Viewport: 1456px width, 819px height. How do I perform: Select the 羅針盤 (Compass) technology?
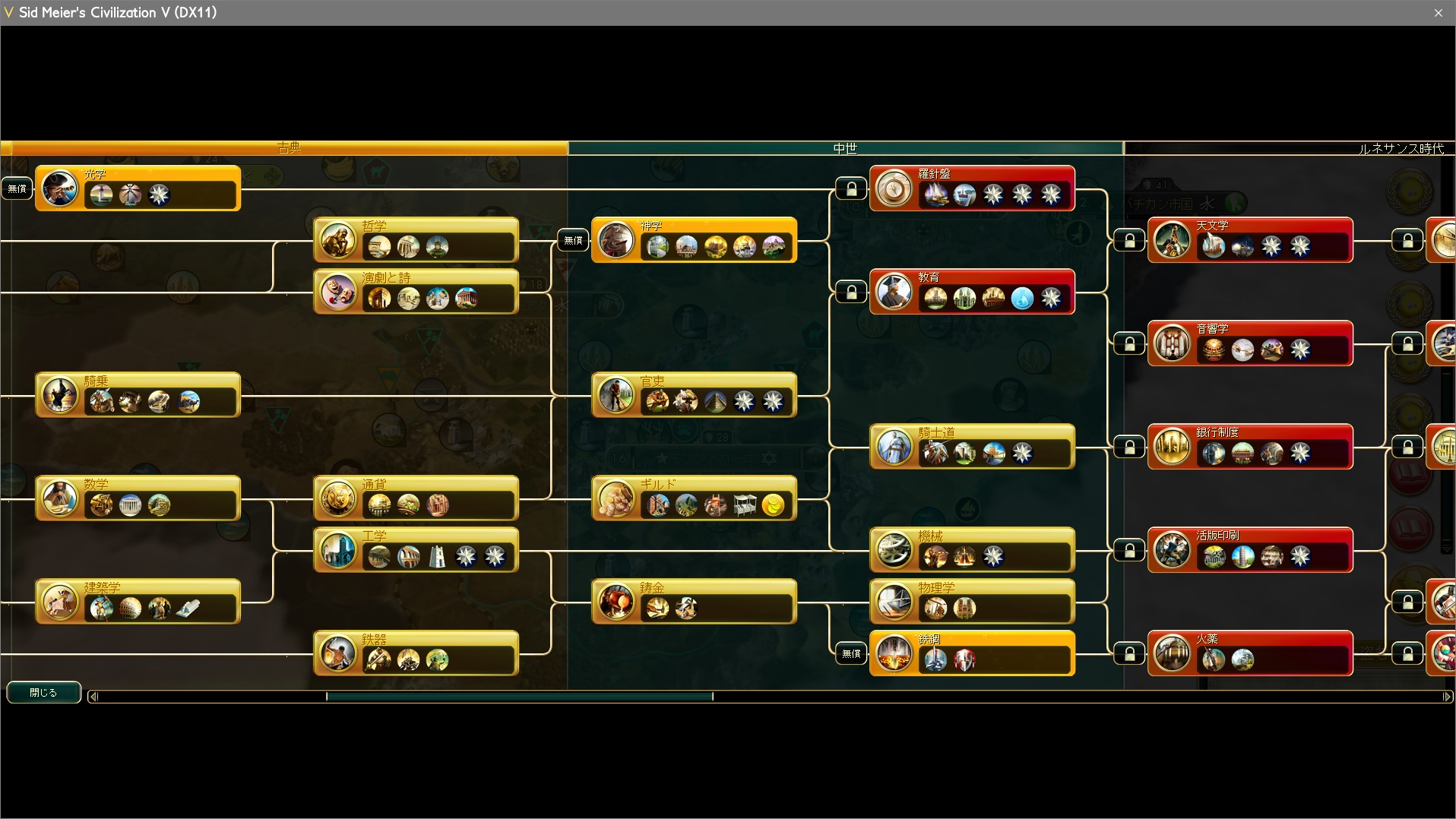[972, 188]
